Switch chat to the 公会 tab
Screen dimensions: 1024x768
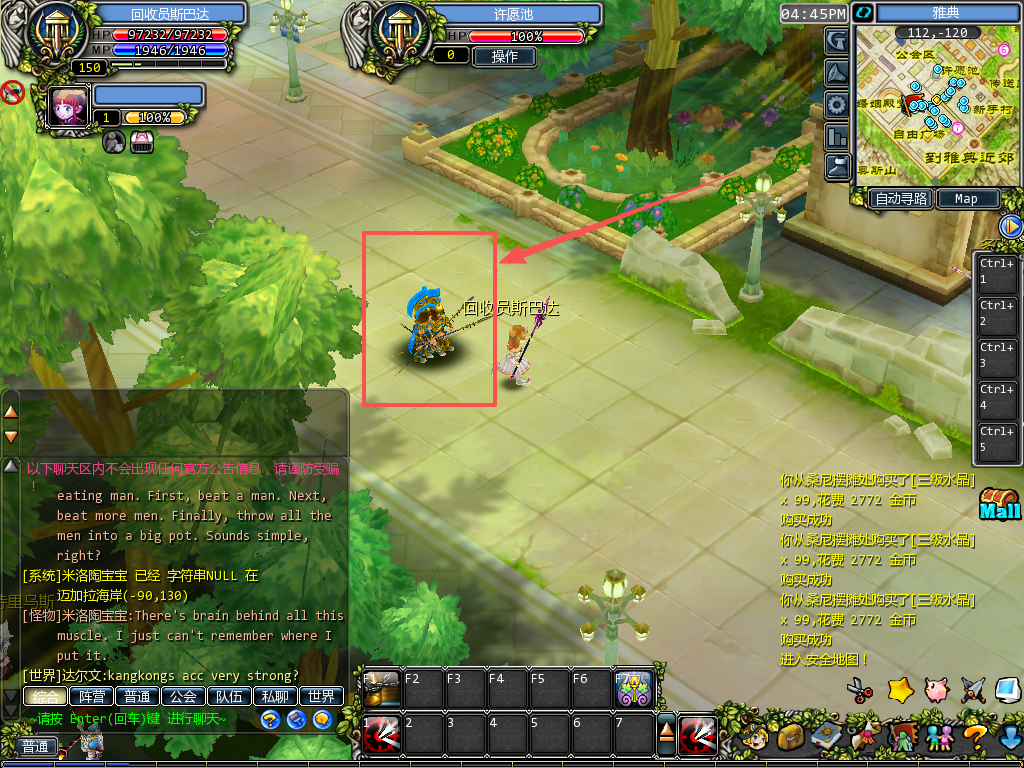(x=183, y=697)
